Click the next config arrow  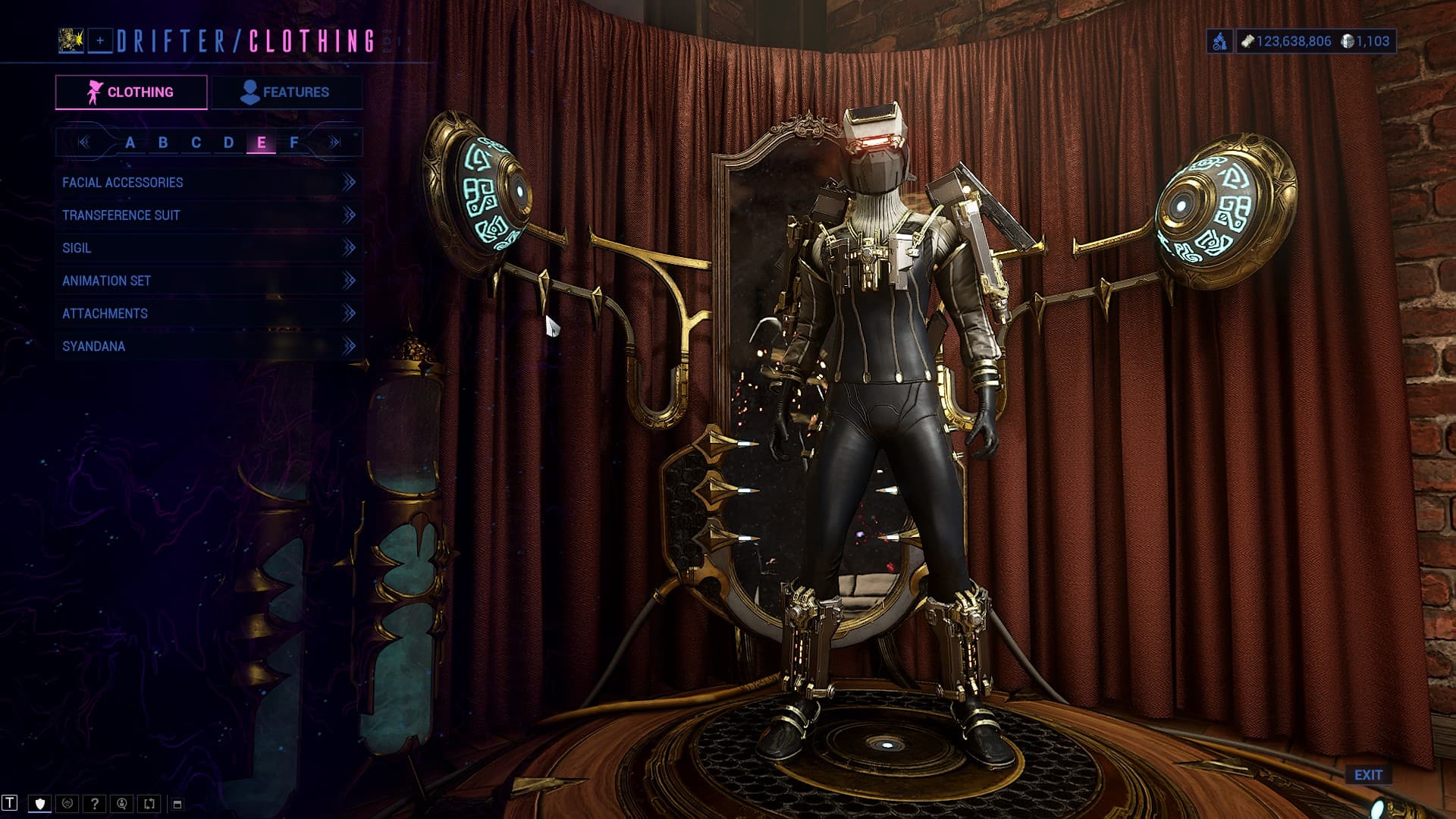click(x=334, y=143)
